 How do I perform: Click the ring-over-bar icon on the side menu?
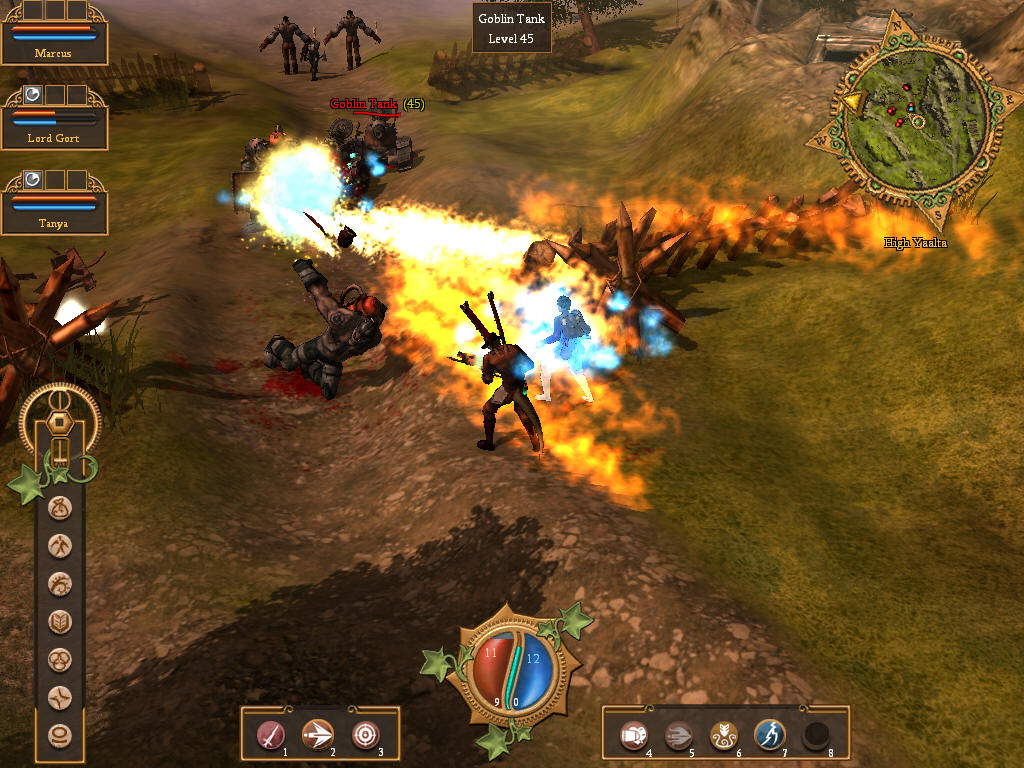61,736
